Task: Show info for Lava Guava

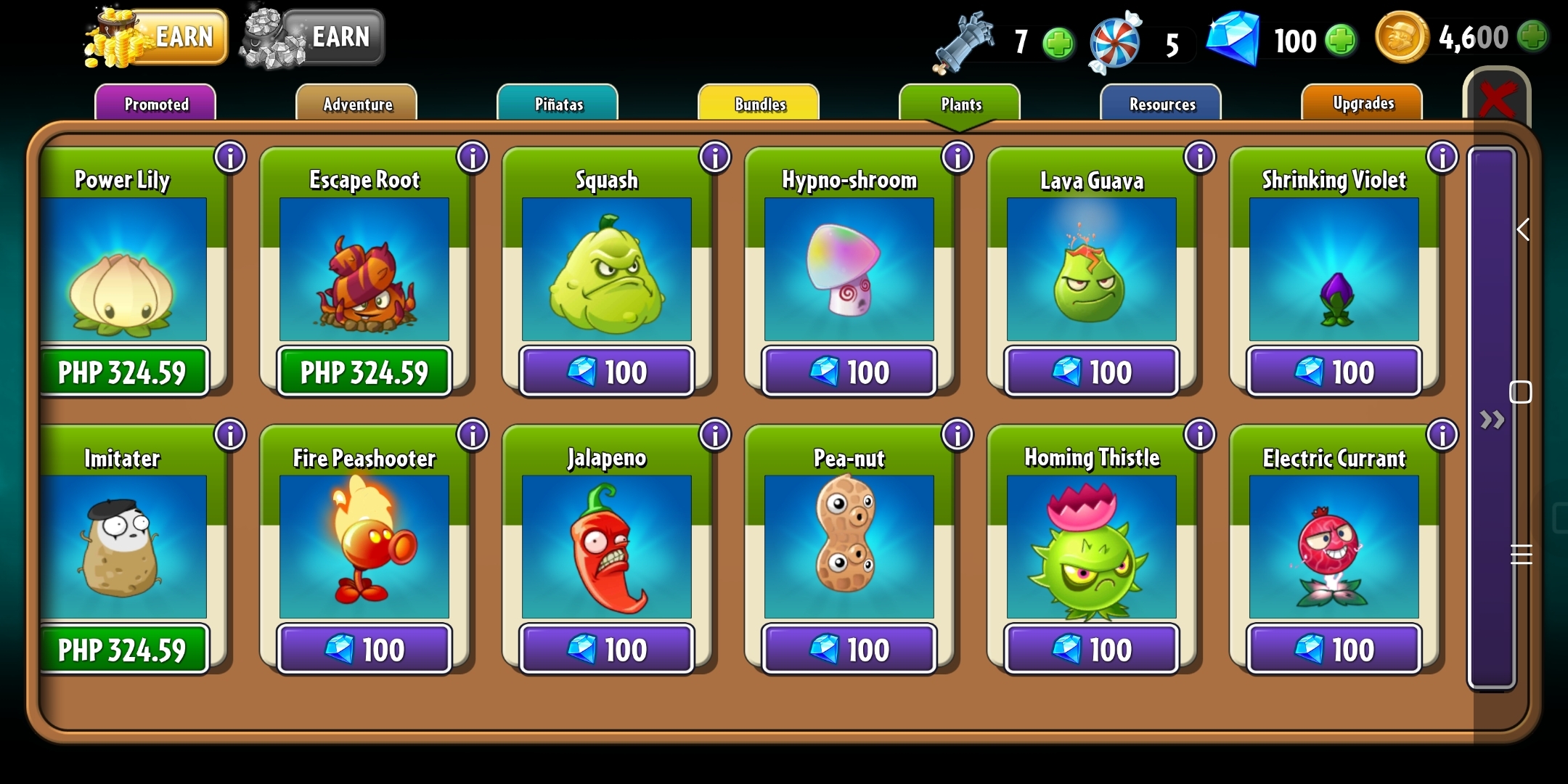Action: 1199,157
